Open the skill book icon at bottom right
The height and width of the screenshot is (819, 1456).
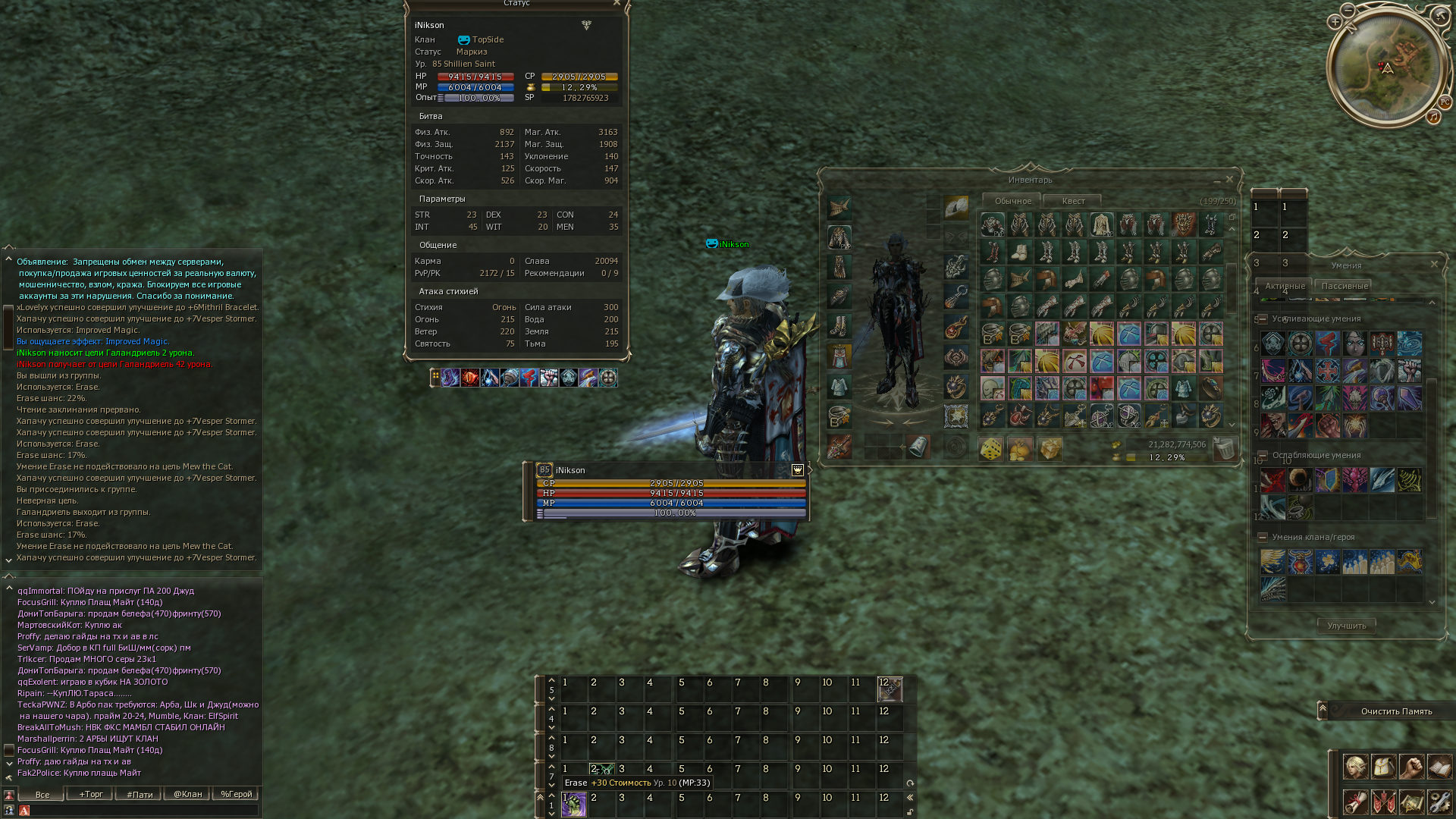pos(1439,767)
